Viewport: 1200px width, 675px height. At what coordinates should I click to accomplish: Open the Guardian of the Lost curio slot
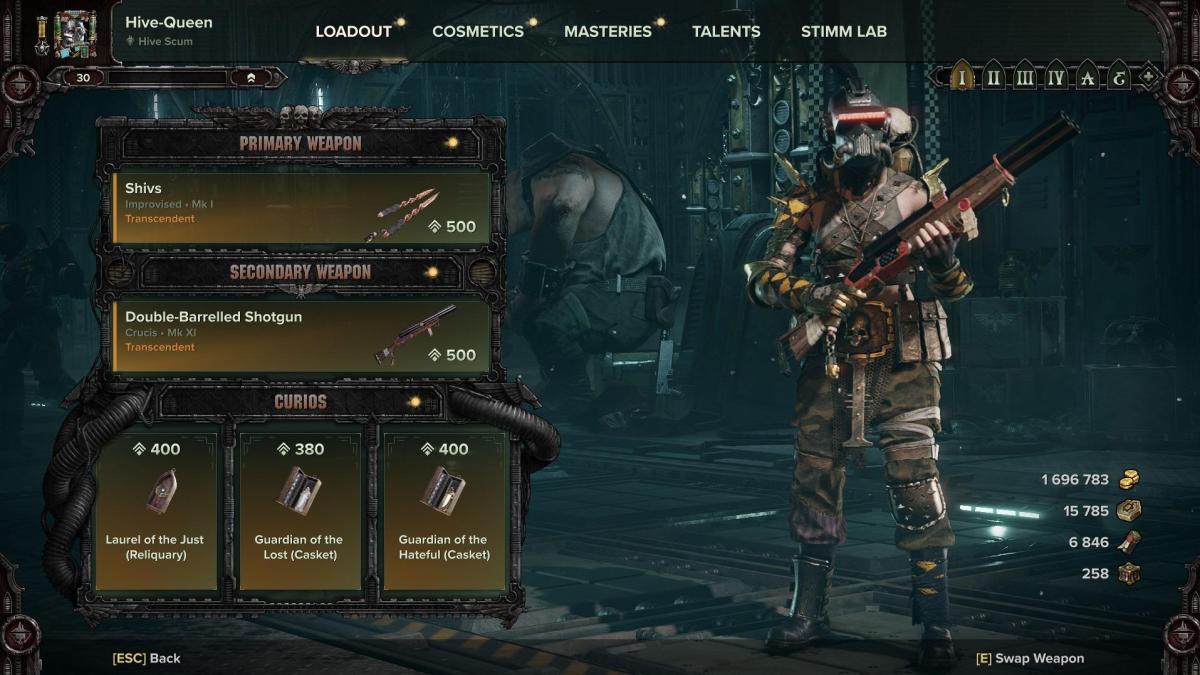click(299, 510)
